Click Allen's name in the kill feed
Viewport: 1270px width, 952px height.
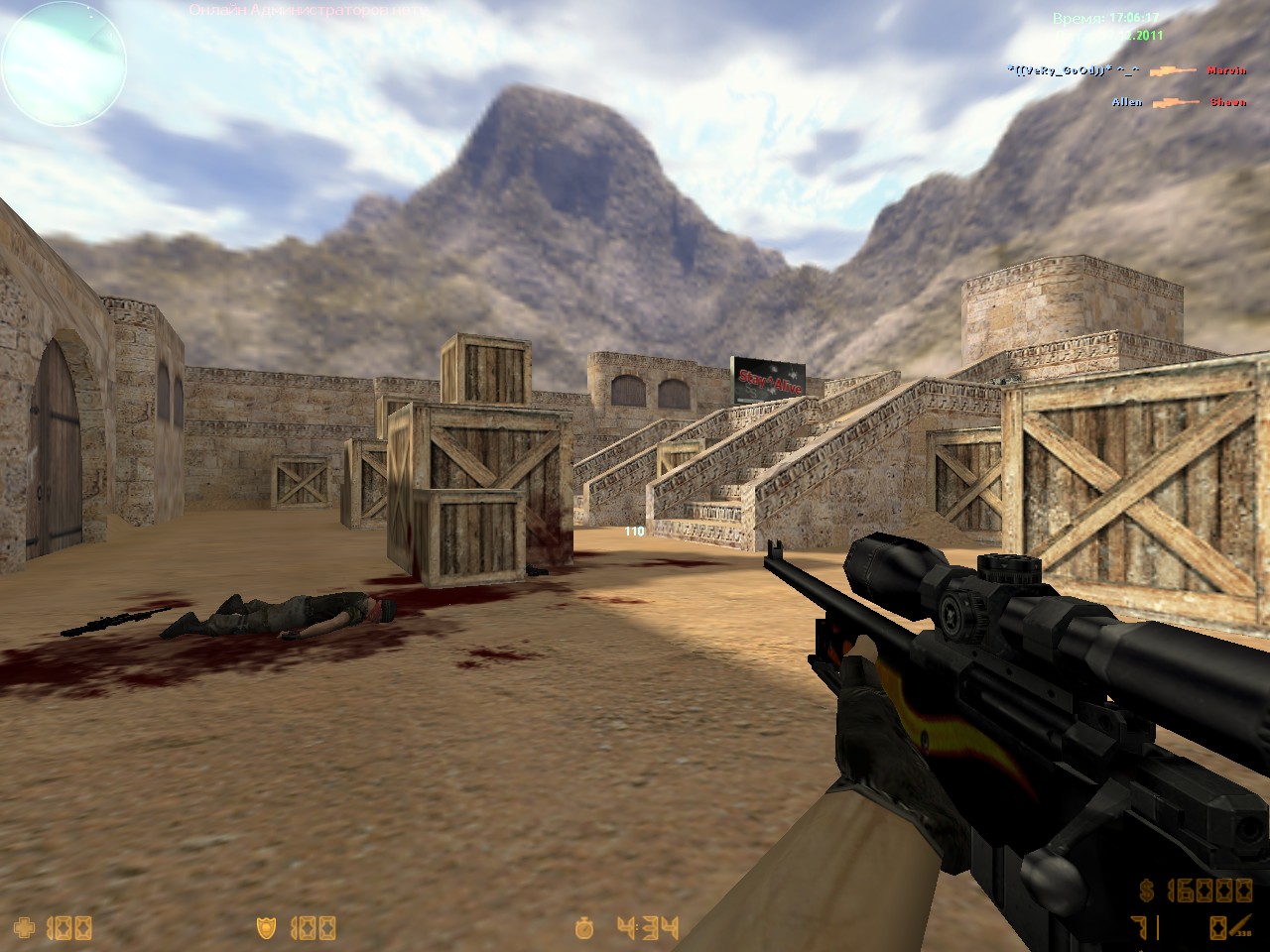[1127, 102]
